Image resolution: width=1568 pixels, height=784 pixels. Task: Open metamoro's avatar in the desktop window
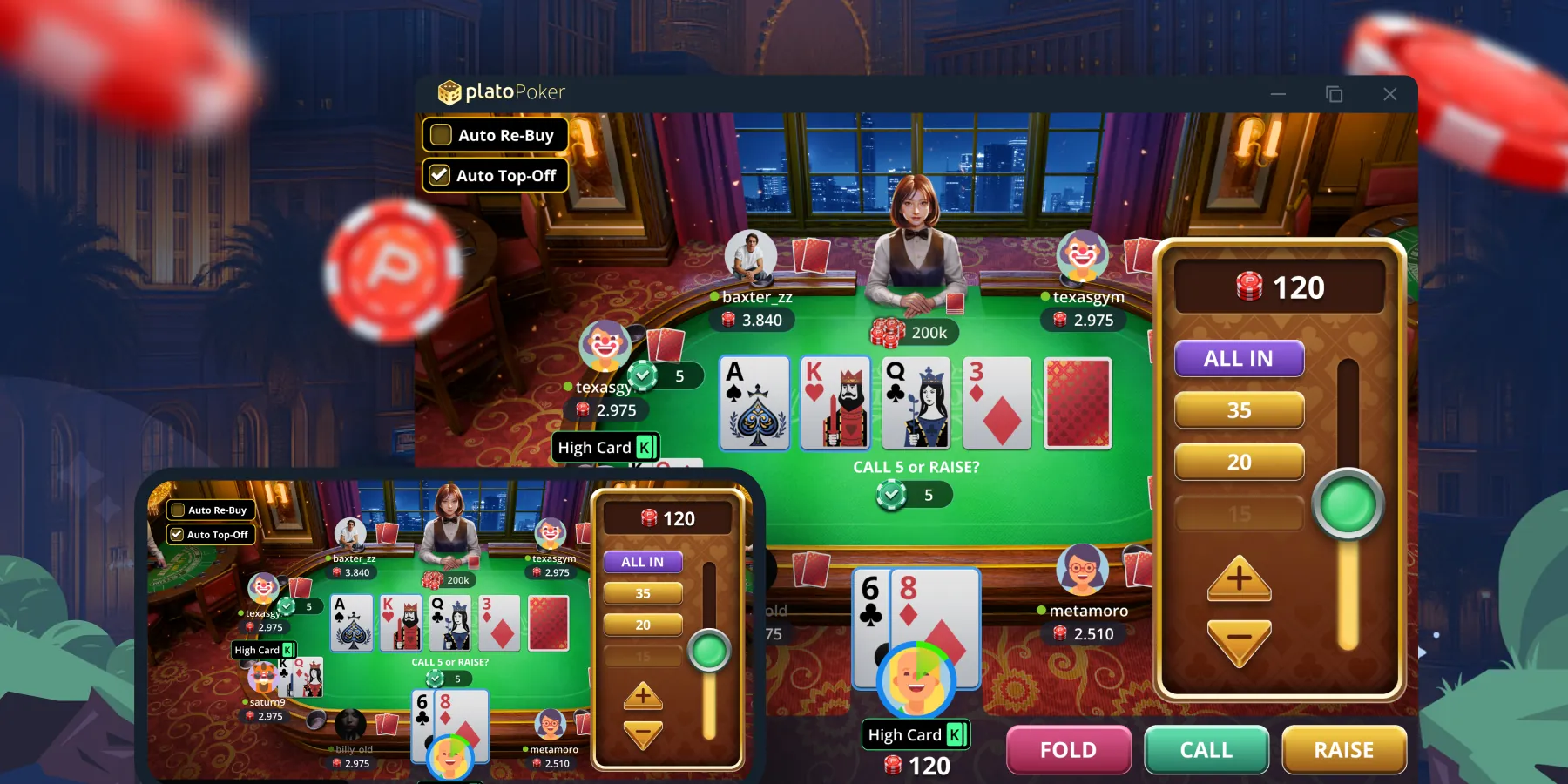point(1082,570)
